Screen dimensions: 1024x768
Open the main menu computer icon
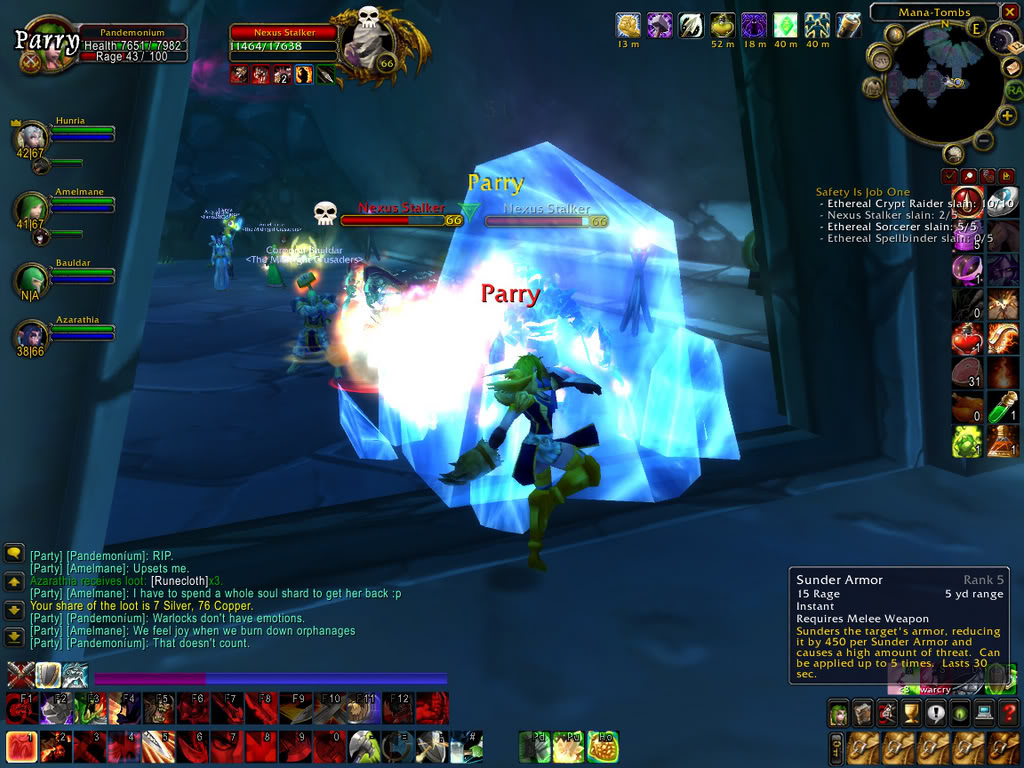click(984, 713)
